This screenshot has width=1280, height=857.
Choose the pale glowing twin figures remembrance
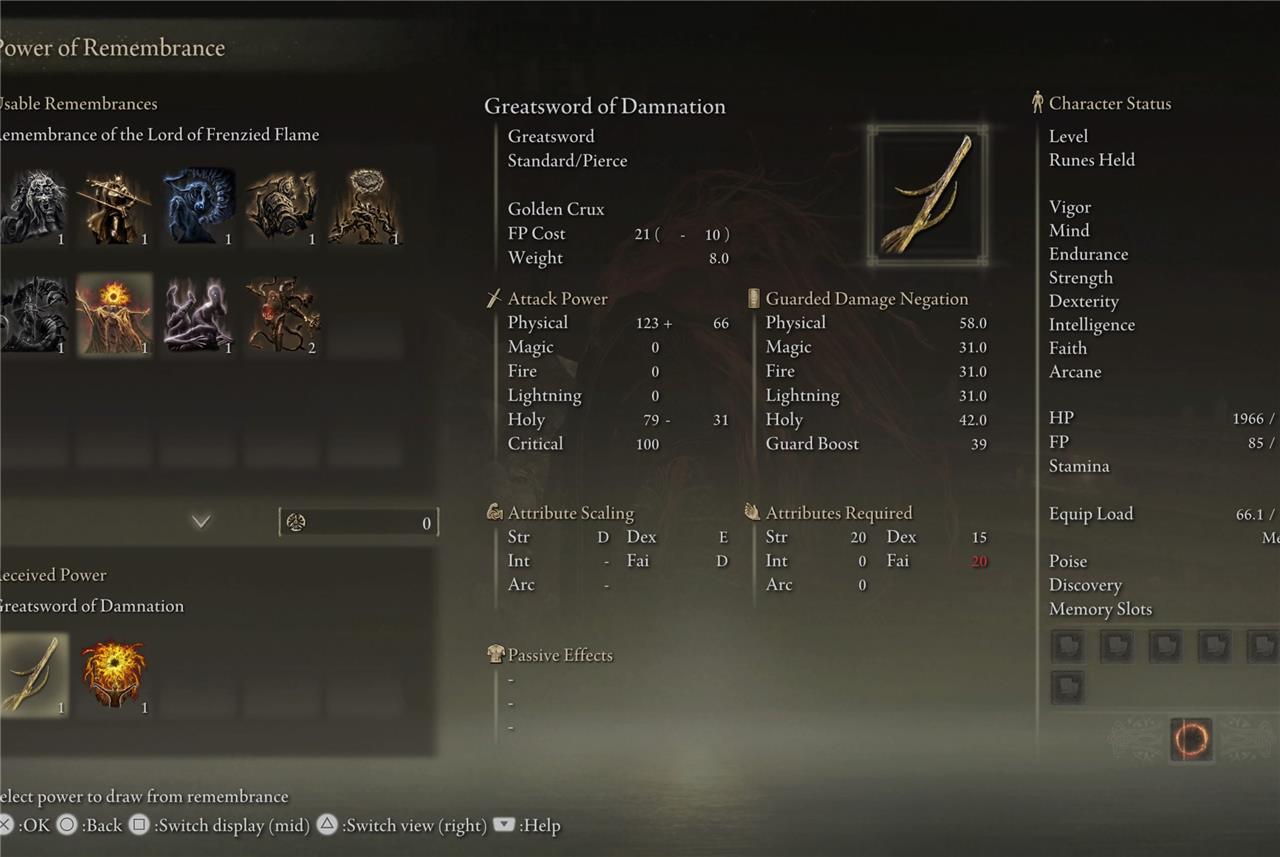tap(199, 314)
